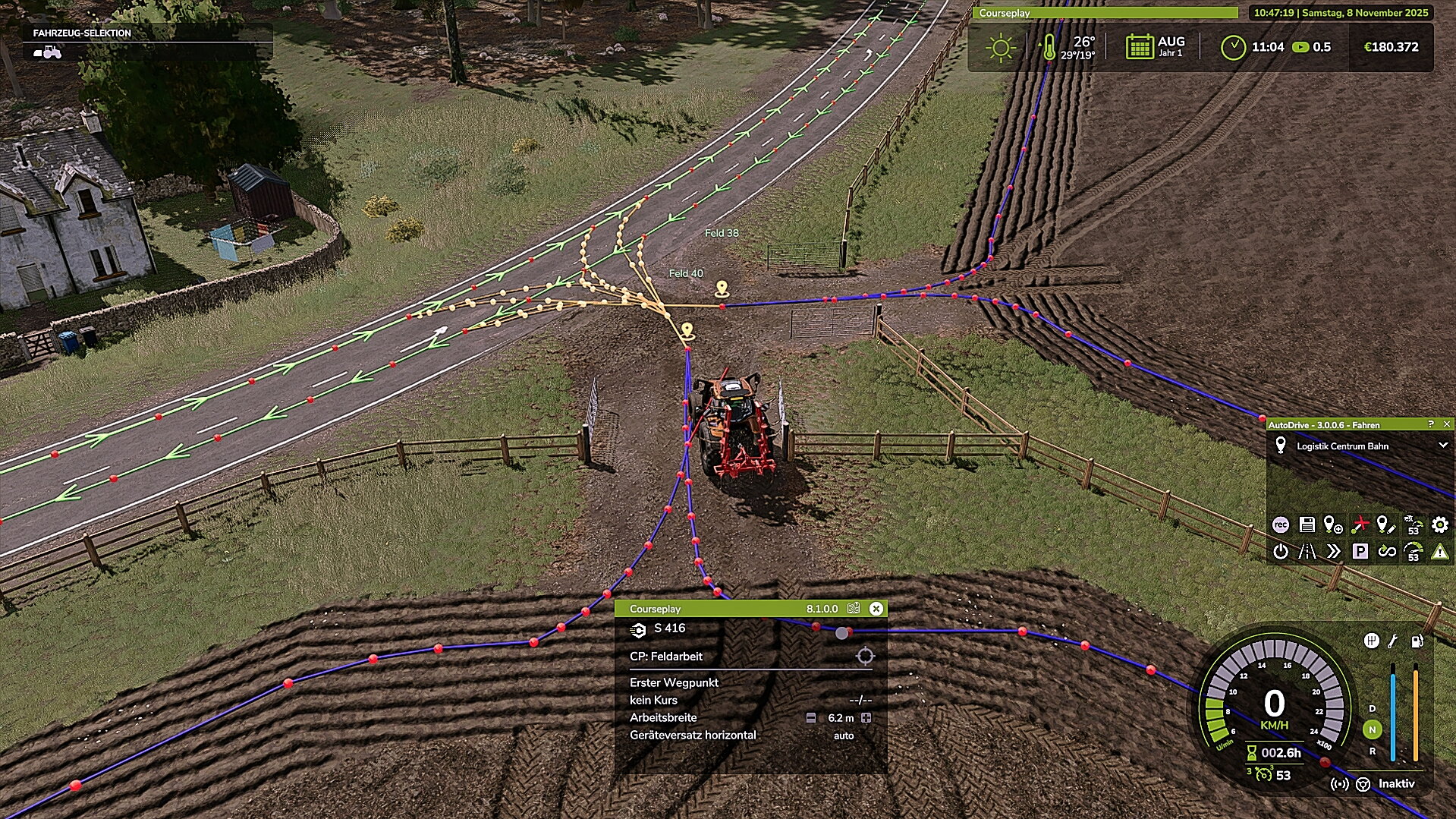Close the AutoDrive window
Screen dimensions: 1456x819
(1447, 424)
